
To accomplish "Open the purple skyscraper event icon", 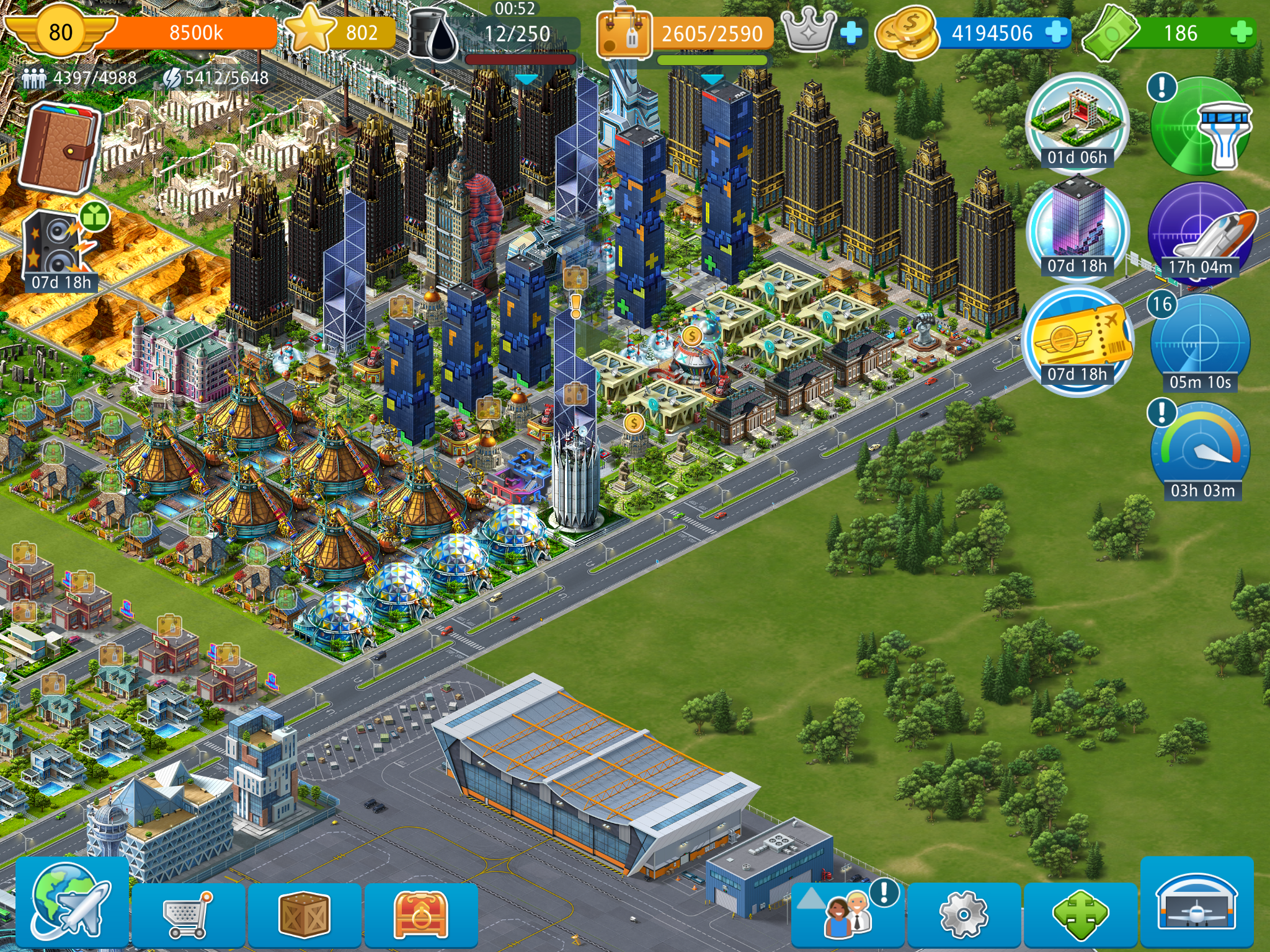I will coord(1077,227).
